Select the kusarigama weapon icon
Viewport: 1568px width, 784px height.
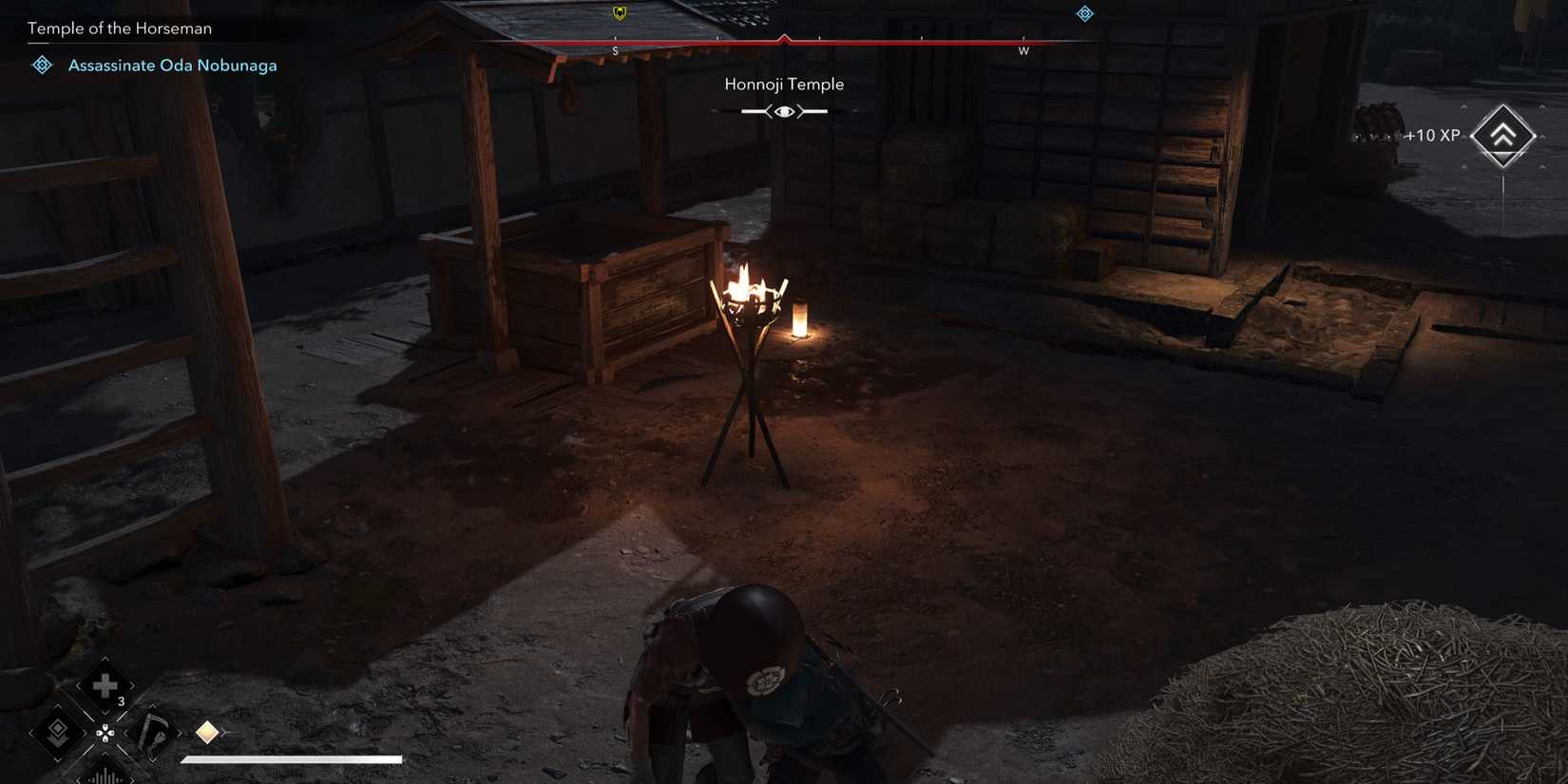pos(152,732)
